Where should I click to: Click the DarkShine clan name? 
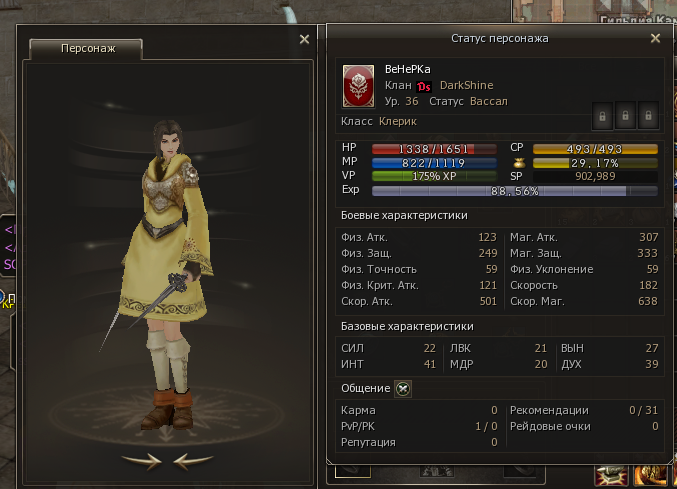tap(466, 86)
